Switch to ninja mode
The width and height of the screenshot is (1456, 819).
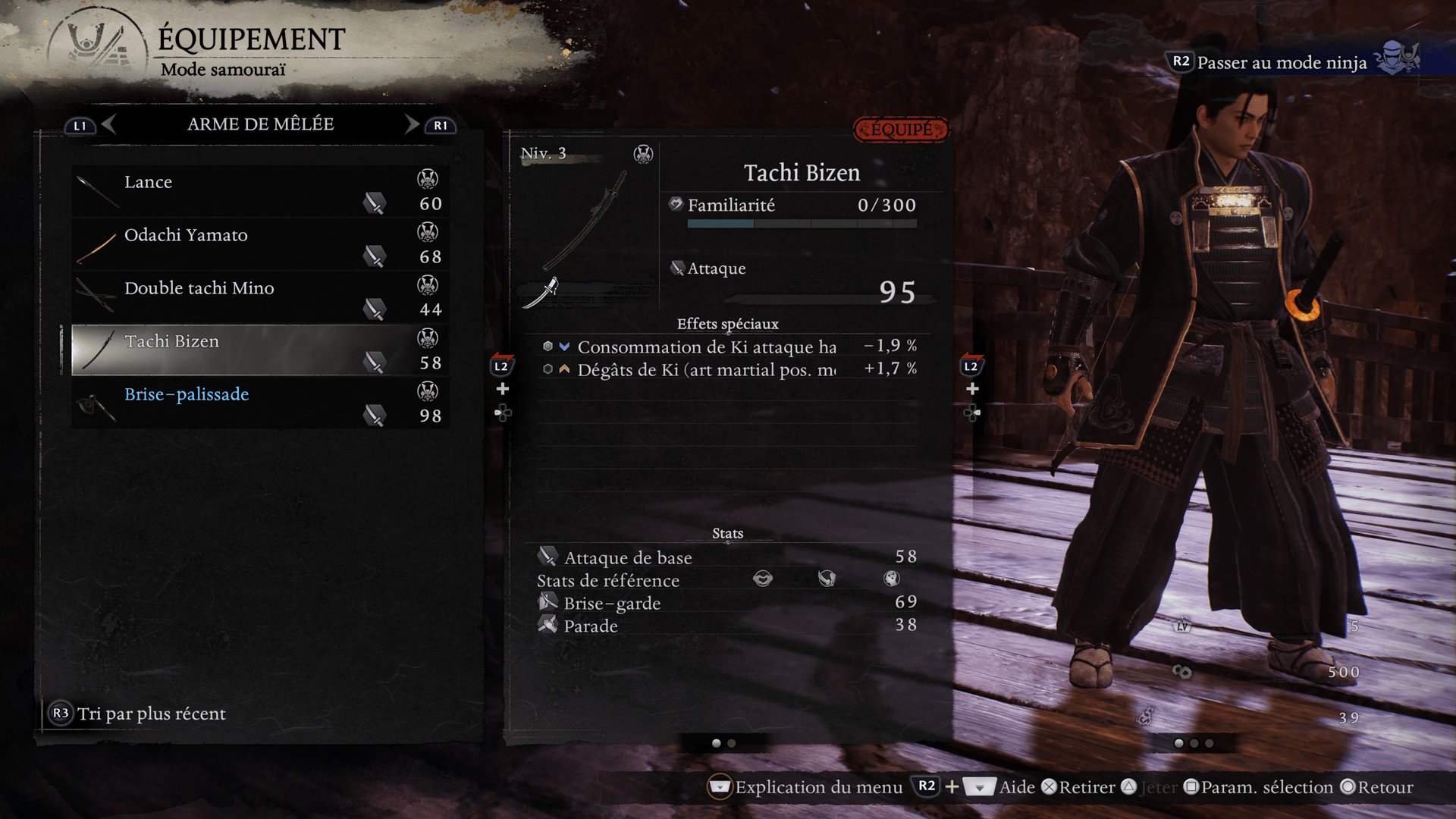click(x=1282, y=62)
